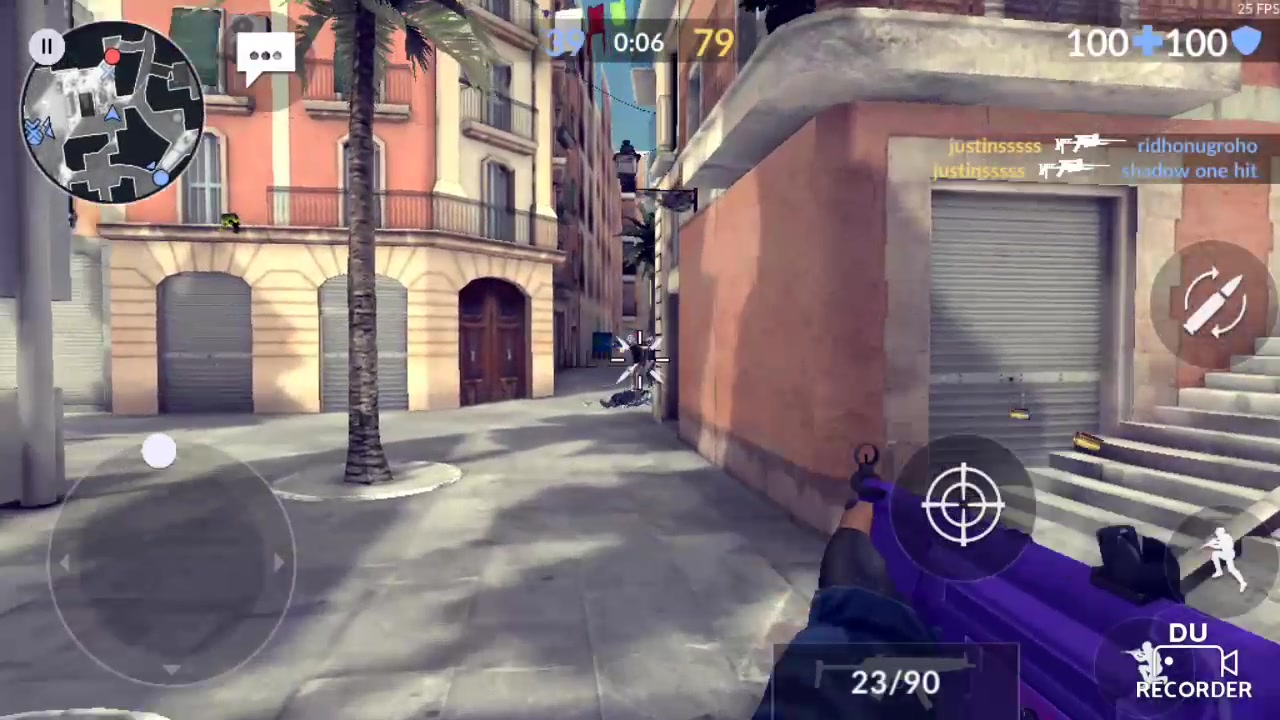Open the round timer display
1280x720 pixels.
(x=640, y=42)
